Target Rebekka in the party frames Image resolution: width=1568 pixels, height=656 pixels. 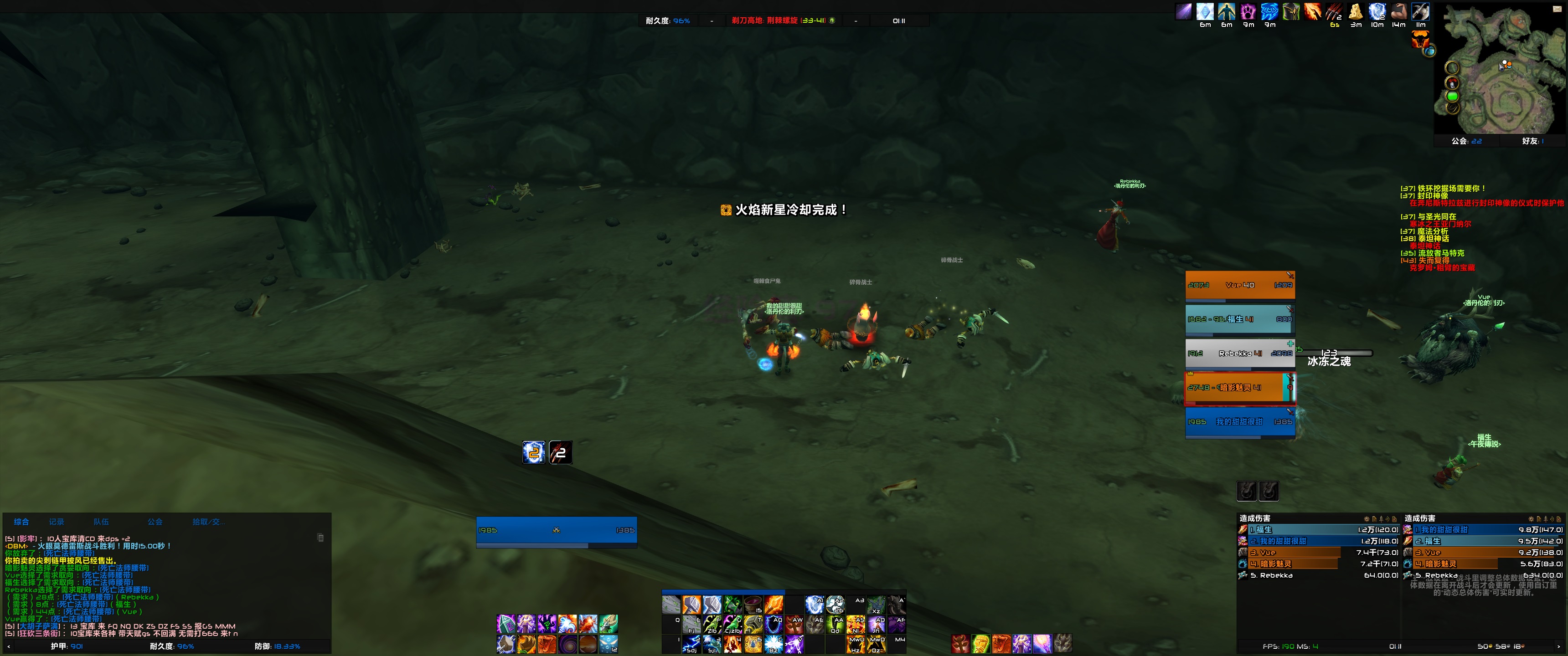click(1239, 354)
